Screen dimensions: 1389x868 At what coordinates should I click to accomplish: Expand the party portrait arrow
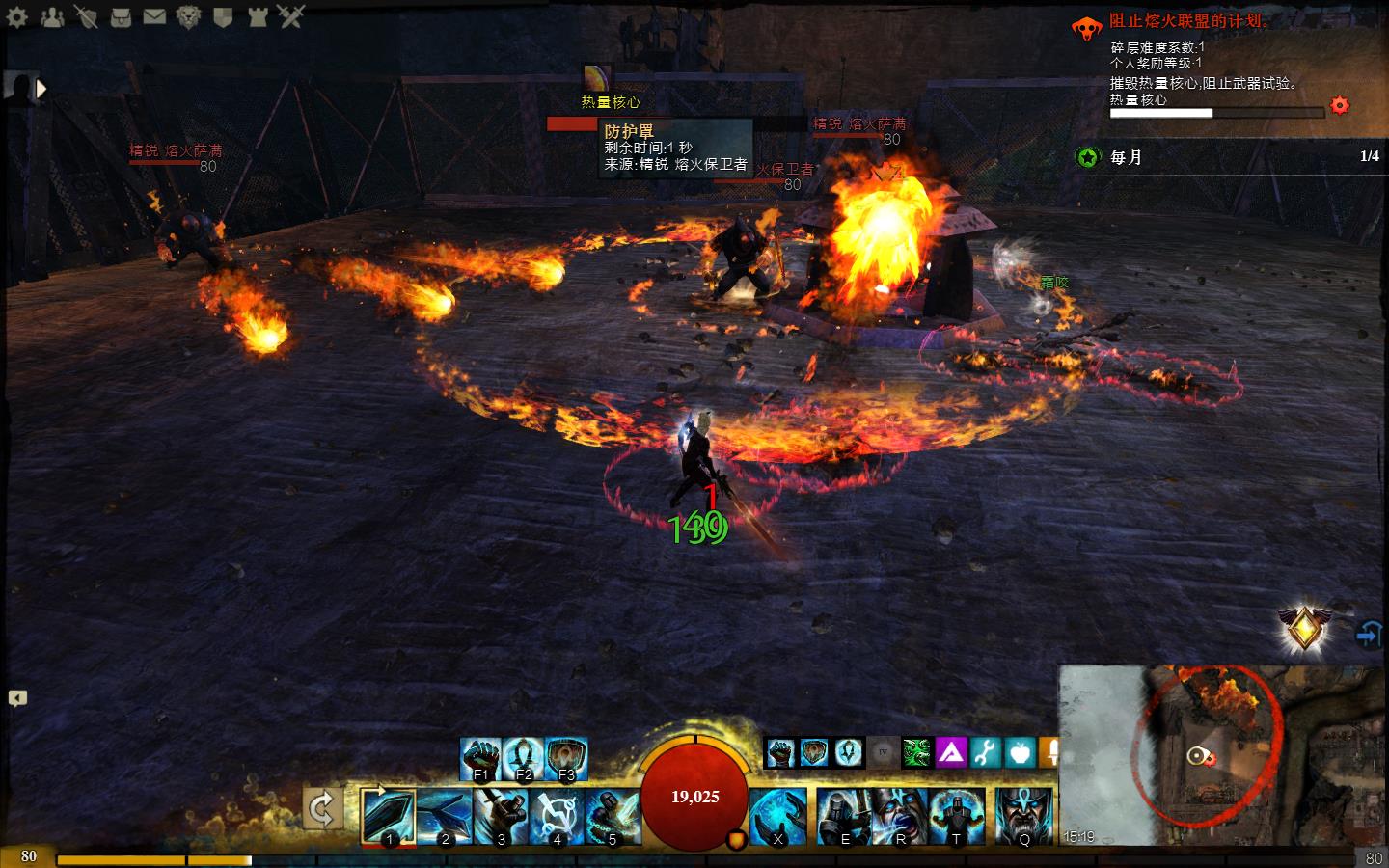click(x=41, y=89)
